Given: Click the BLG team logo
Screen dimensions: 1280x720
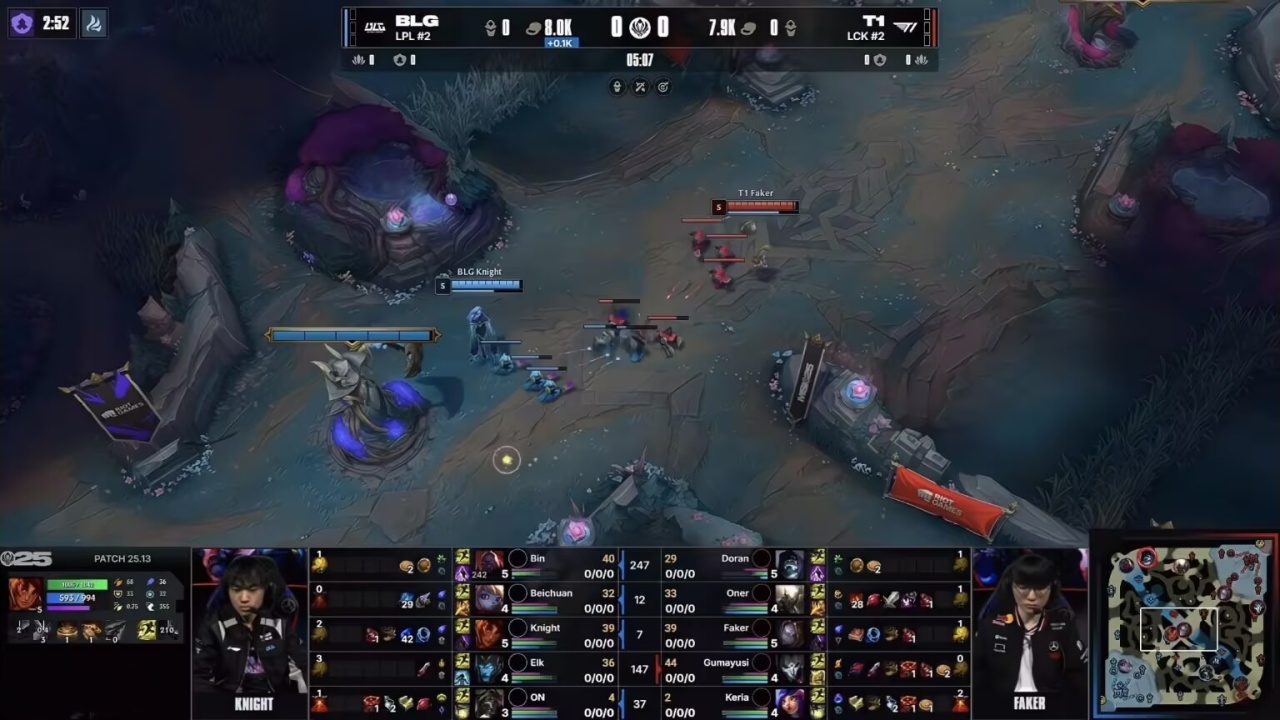Looking at the screenshot, I should (x=373, y=26).
